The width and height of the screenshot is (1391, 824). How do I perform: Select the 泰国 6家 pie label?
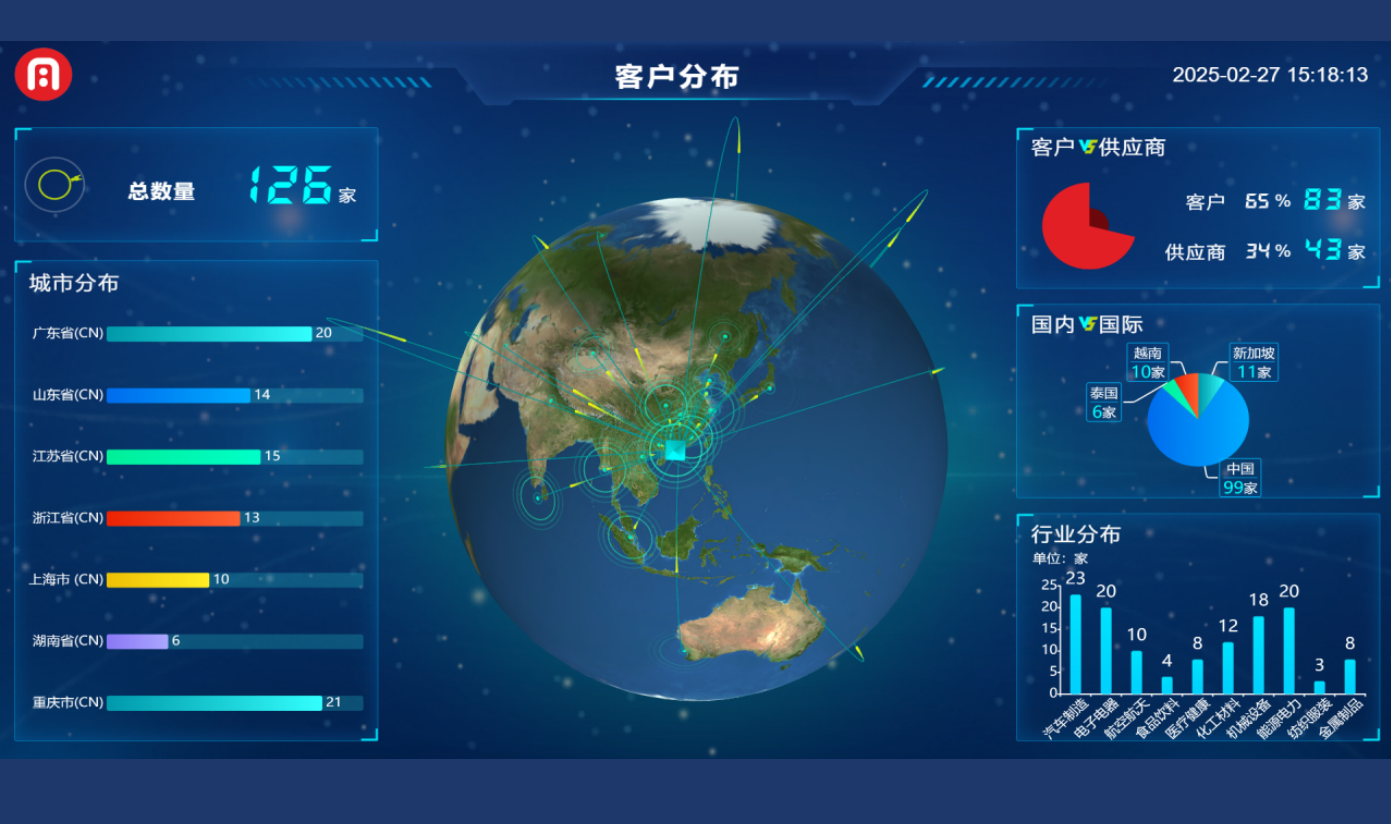coord(1104,403)
